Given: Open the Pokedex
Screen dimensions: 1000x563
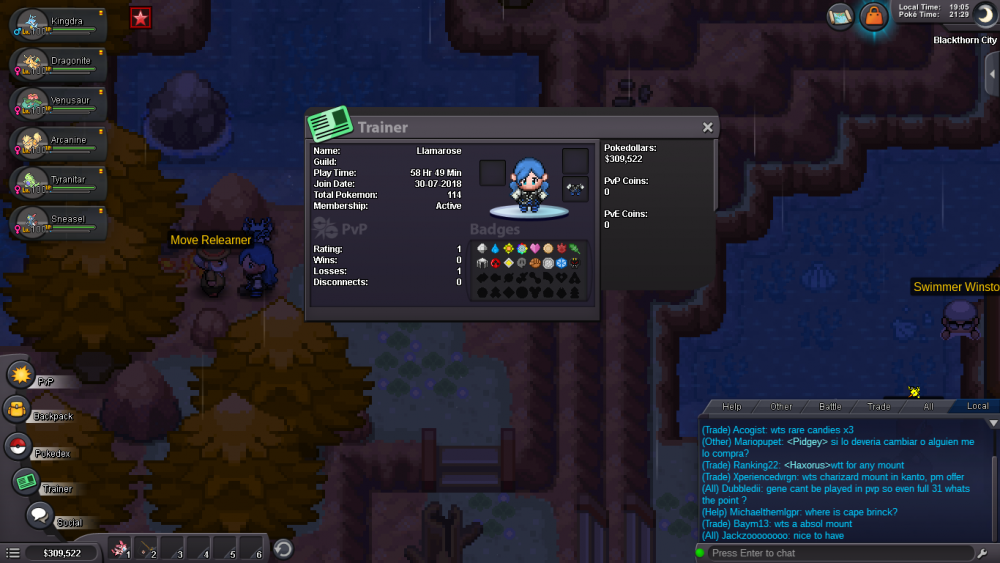Looking at the screenshot, I should [x=18, y=447].
